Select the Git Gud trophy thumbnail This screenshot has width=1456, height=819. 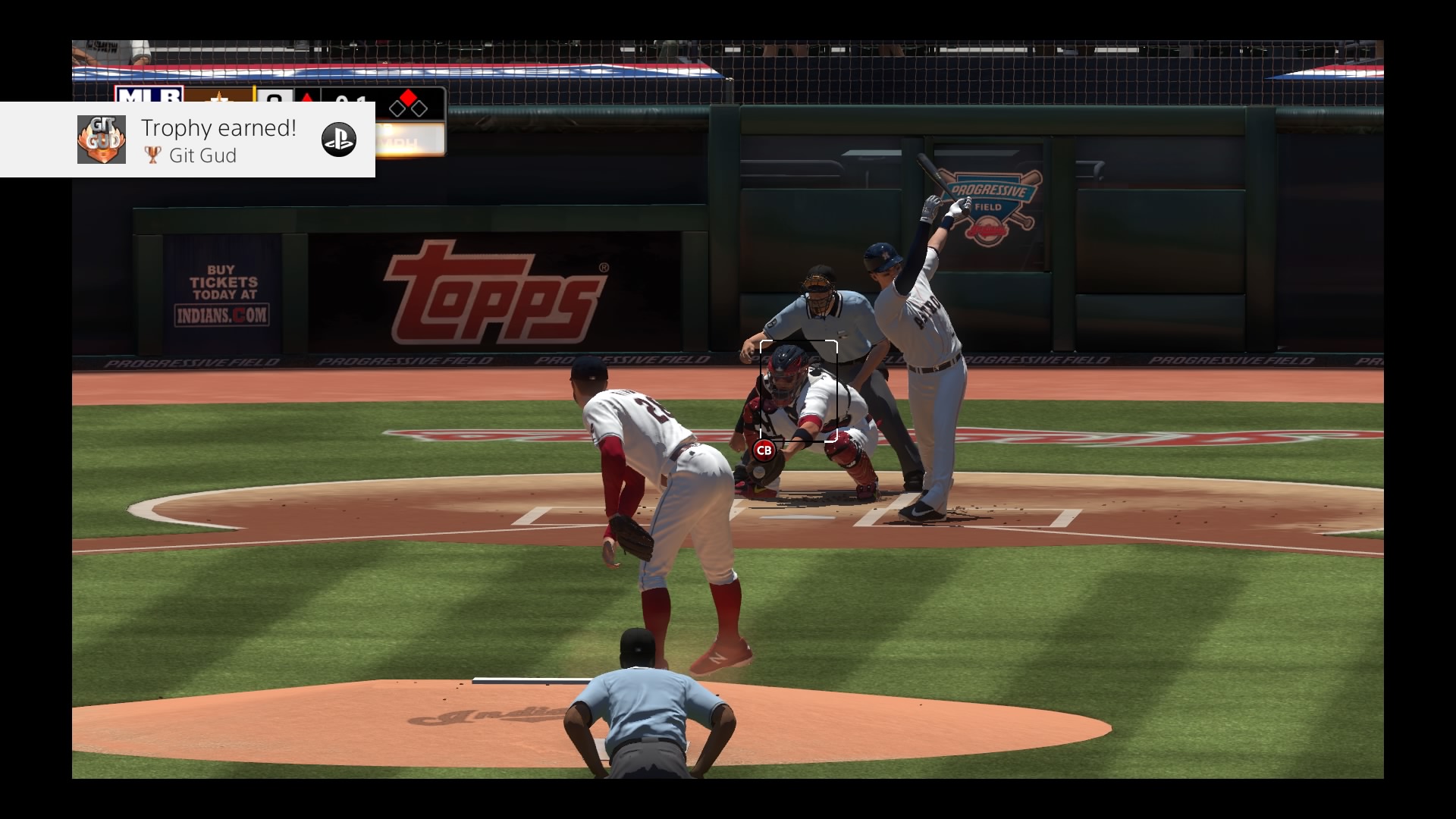(x=102, y=140)
